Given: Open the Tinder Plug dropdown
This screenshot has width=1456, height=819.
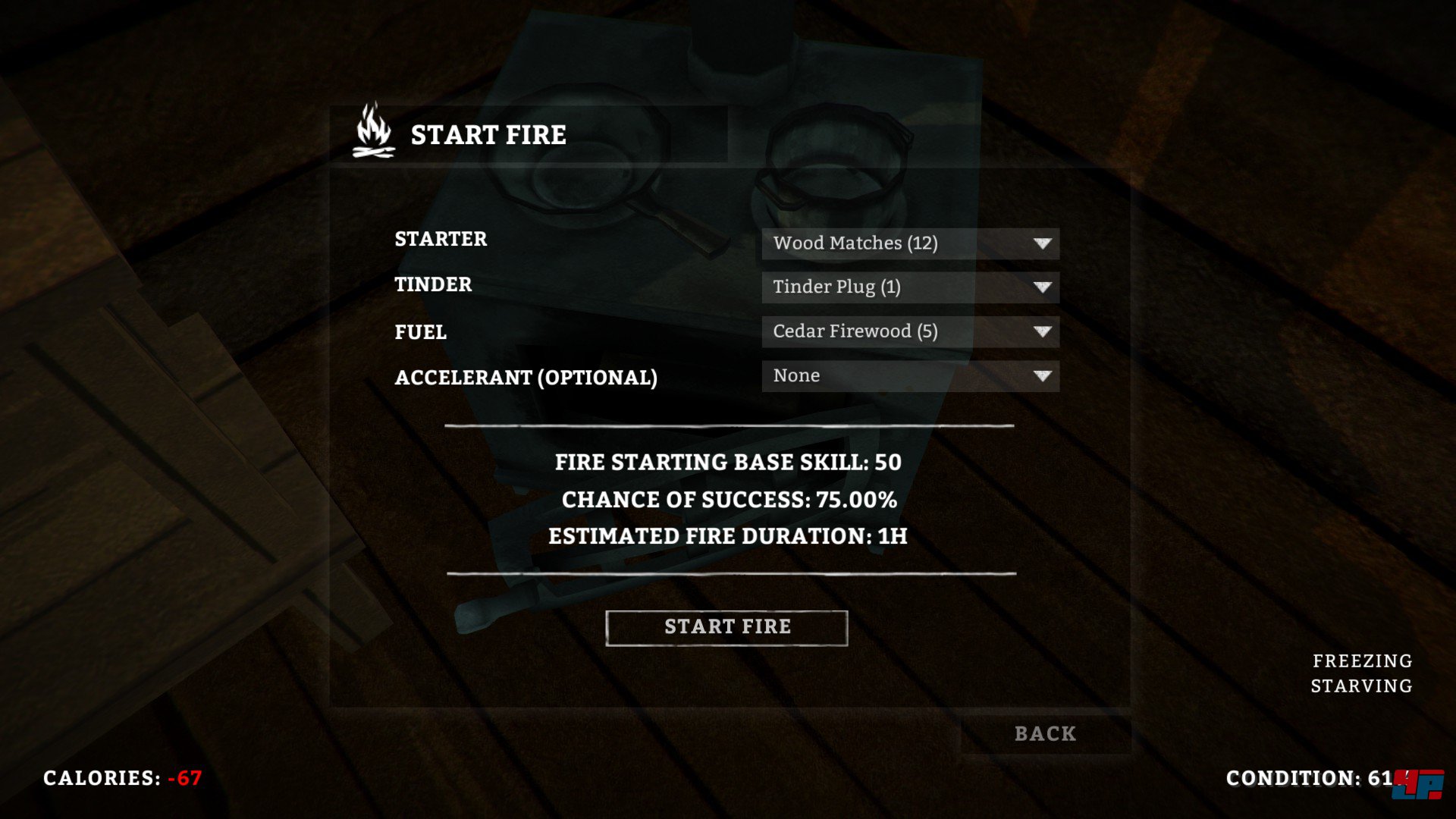Looking at the screenshot, I should [910, 287].
